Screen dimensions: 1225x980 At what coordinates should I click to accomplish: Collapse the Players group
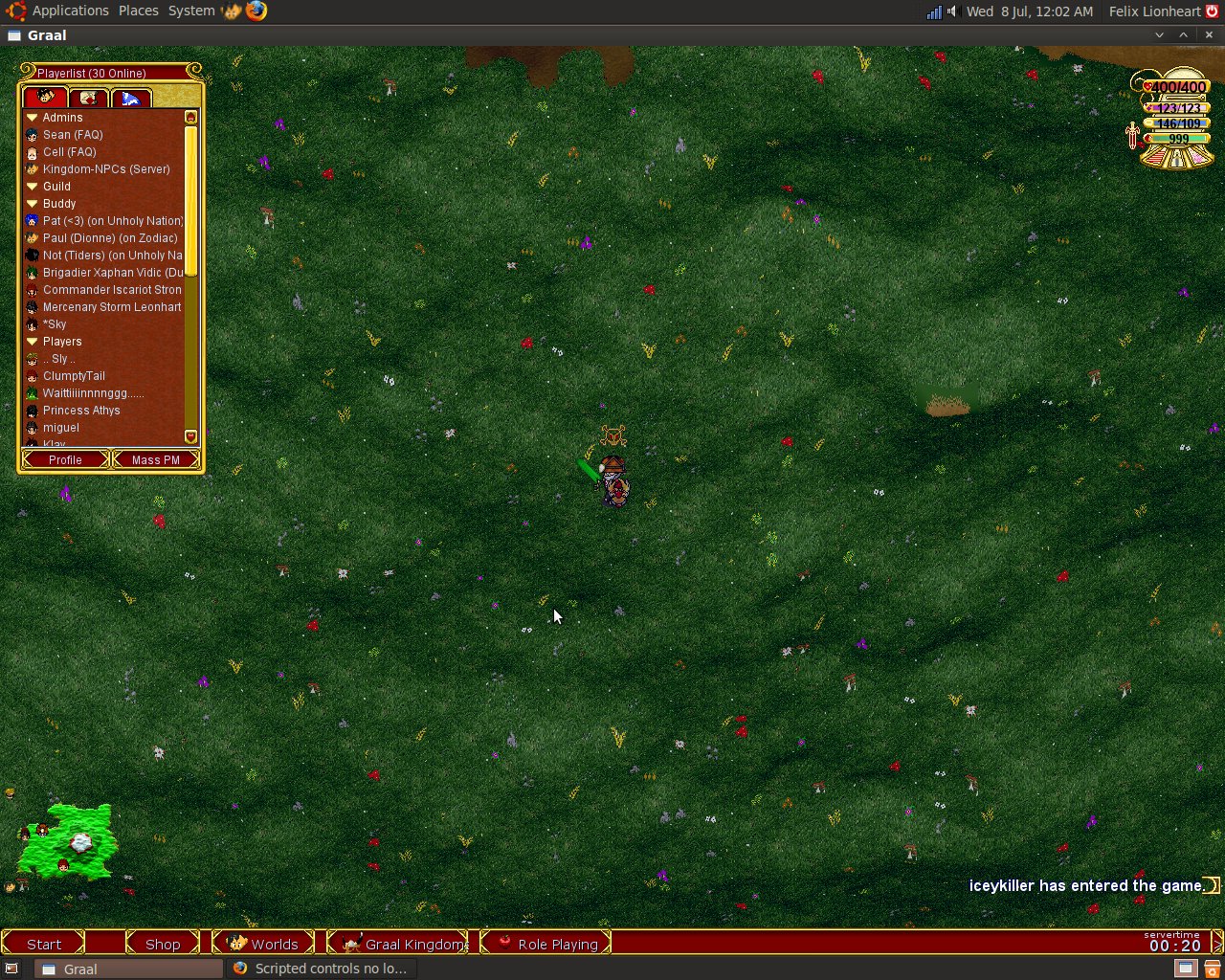(32, 342)
